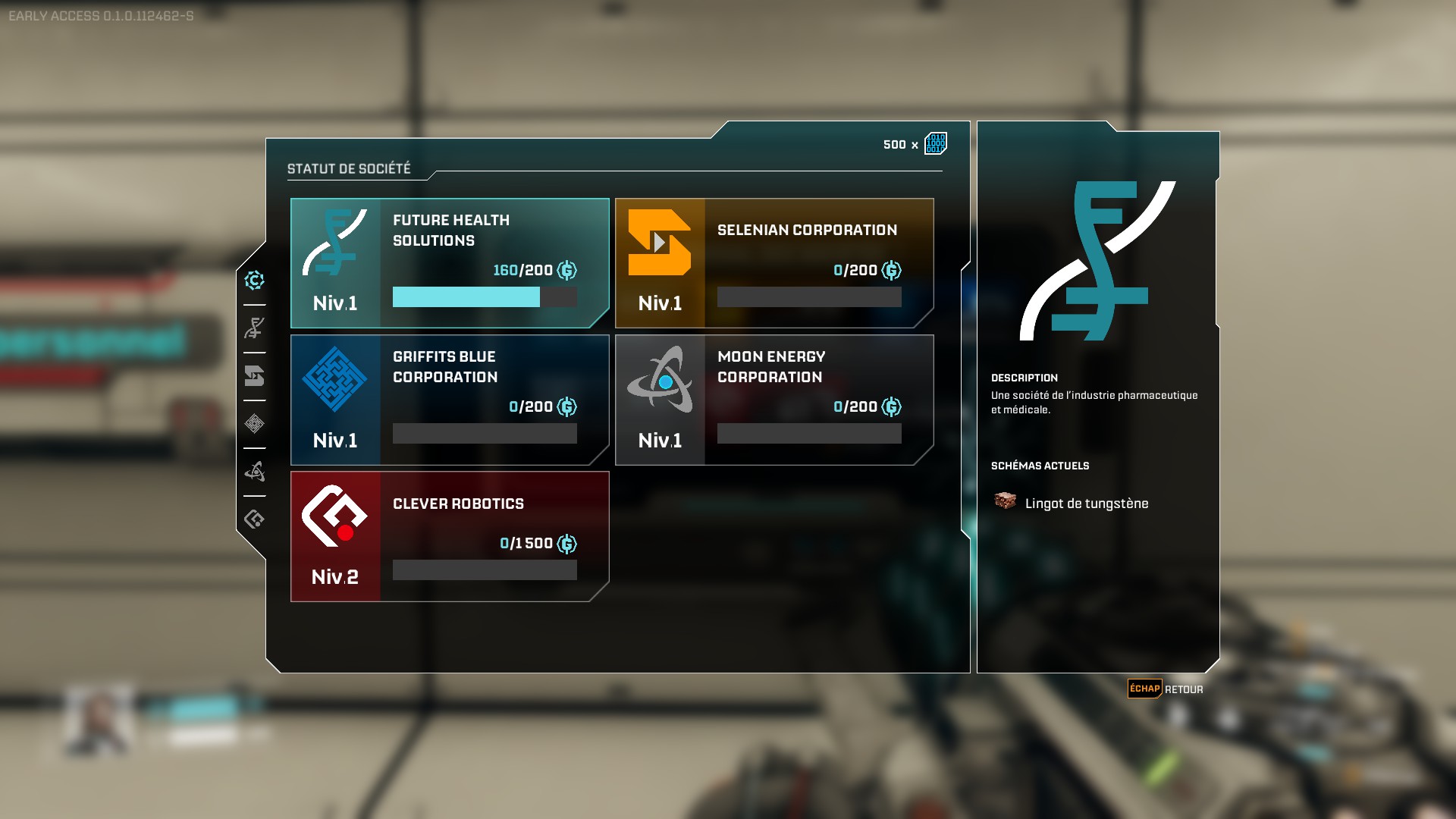Show the Griffits Blue maze sidebar tab
The image size is (1456, 819).
tap(255, 424)
